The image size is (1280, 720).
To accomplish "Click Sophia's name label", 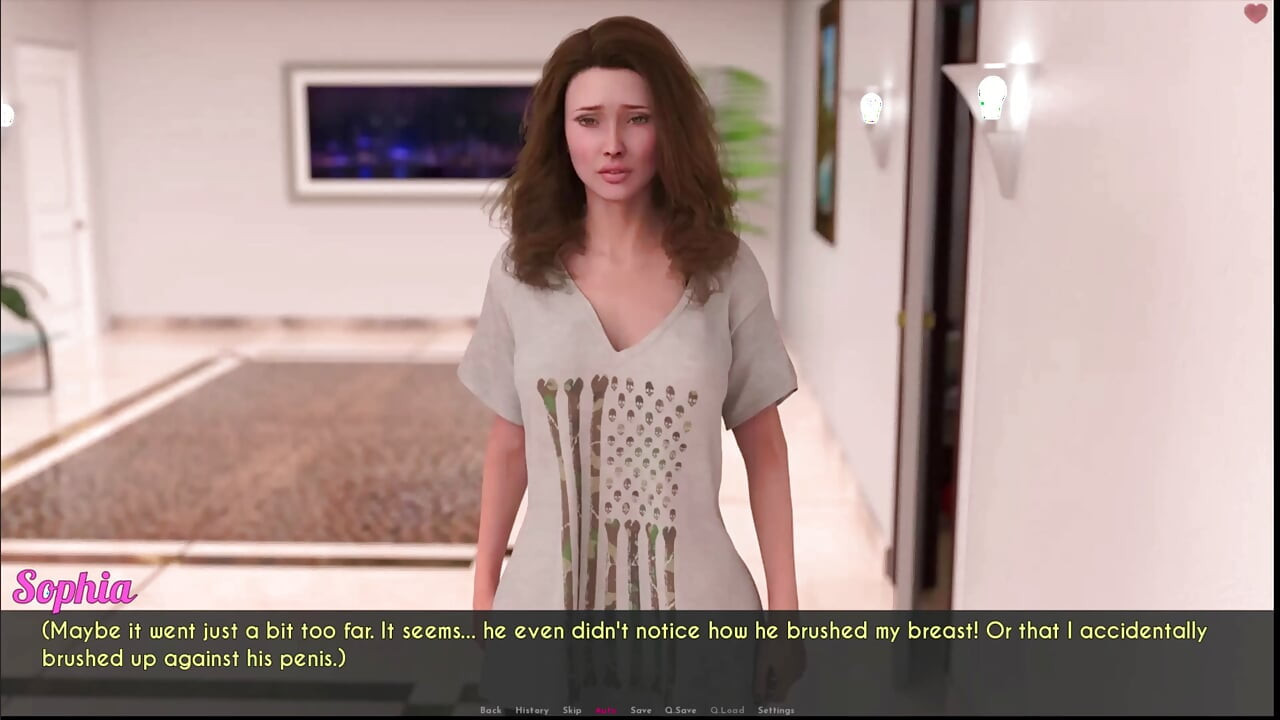I will pyautogui.click(x=74, y=590).
